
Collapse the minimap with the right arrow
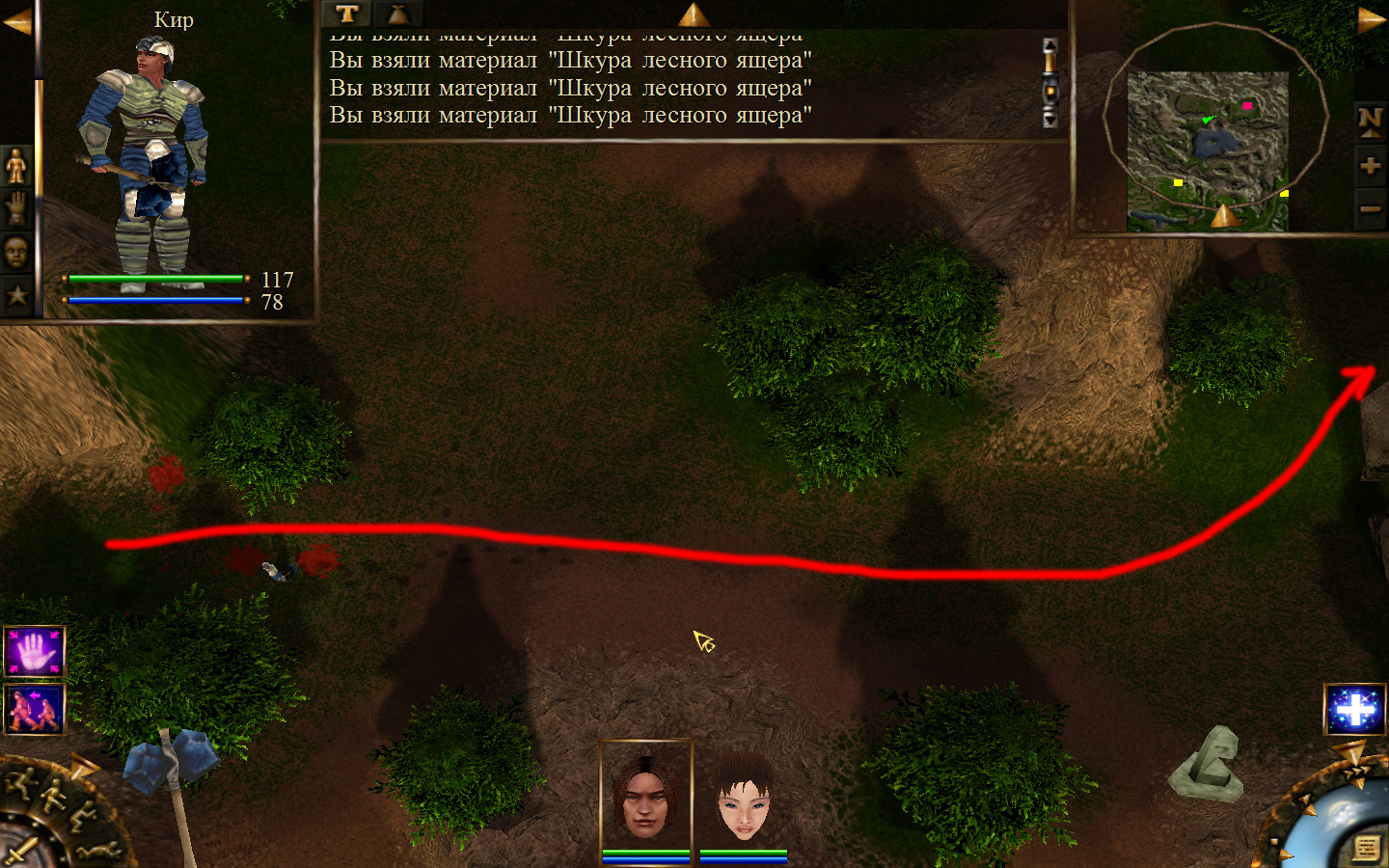click(1372, 21)
